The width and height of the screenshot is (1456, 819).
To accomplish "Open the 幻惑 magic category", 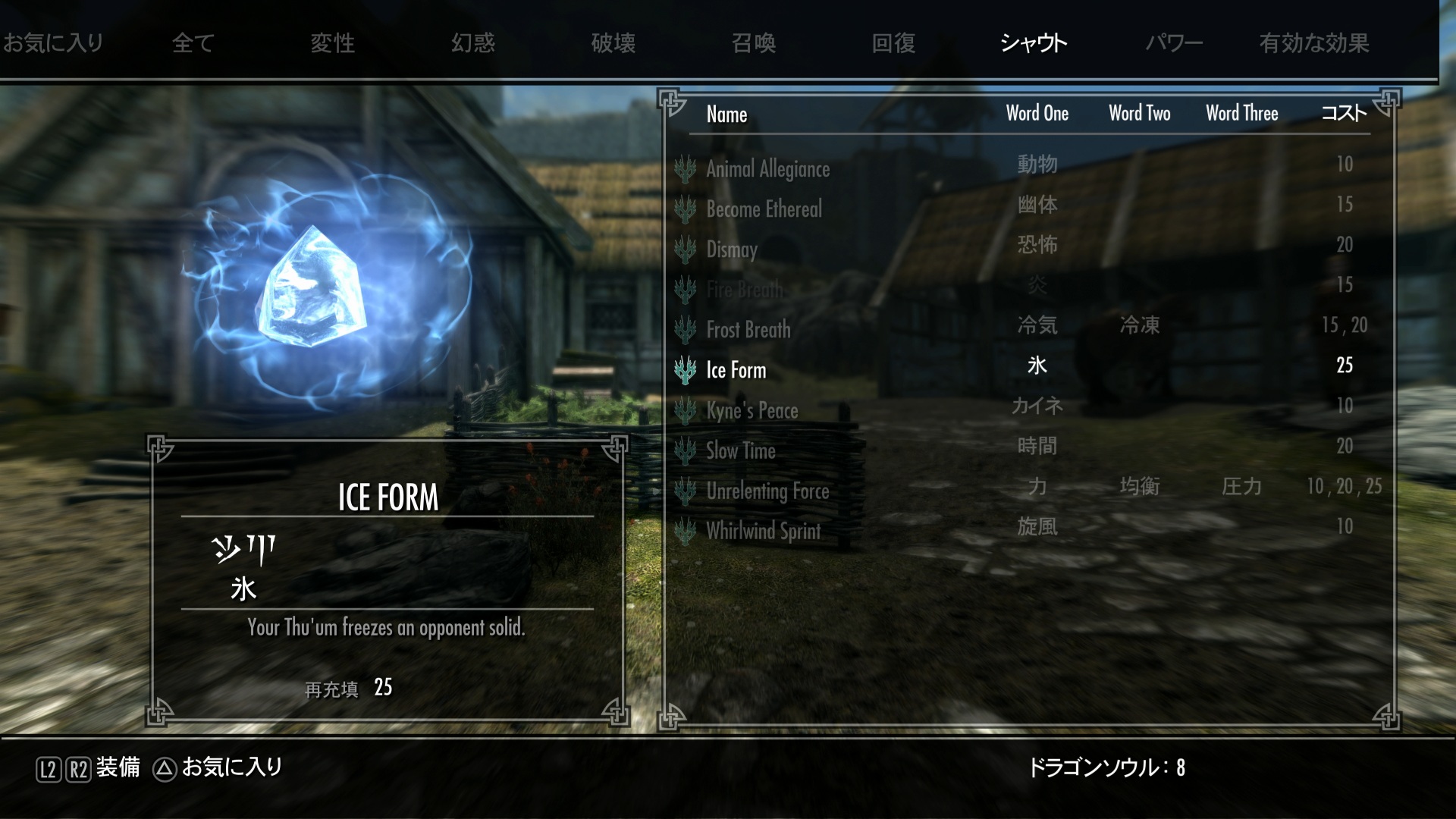I will pos(473,43).
